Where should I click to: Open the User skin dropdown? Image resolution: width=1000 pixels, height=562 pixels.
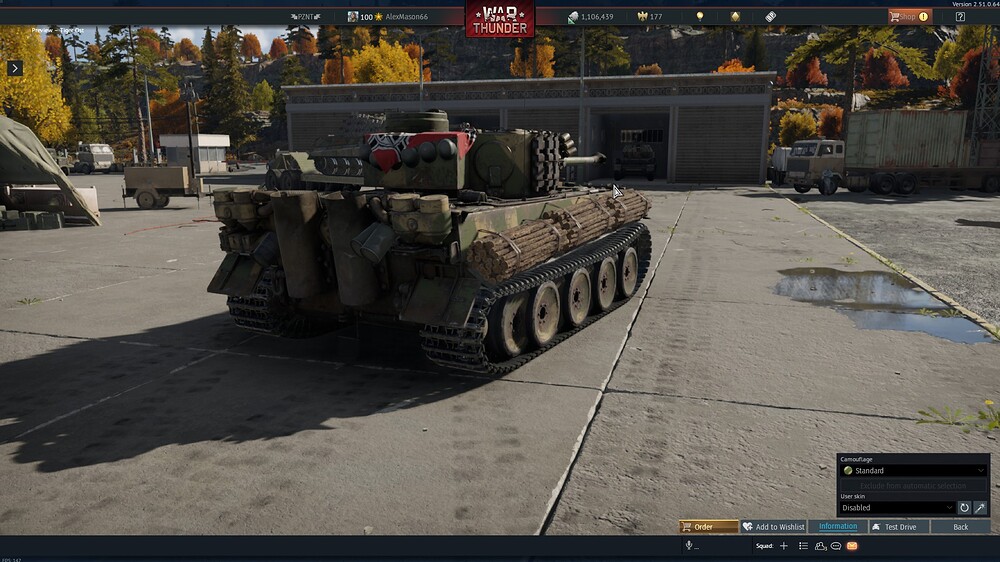click(x=897, y=508)
